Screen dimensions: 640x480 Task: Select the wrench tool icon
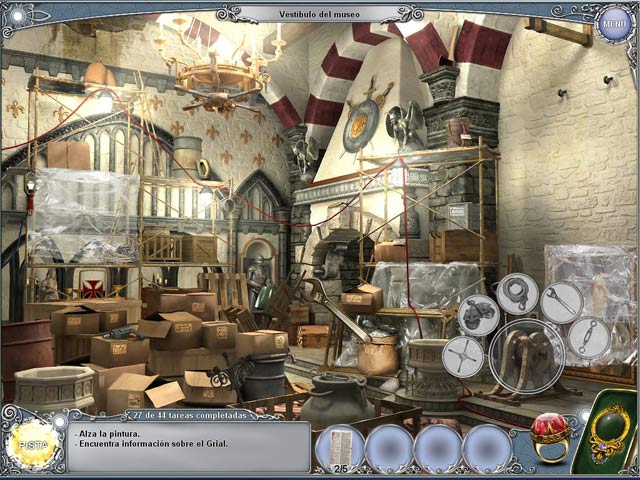pos(562,301)
